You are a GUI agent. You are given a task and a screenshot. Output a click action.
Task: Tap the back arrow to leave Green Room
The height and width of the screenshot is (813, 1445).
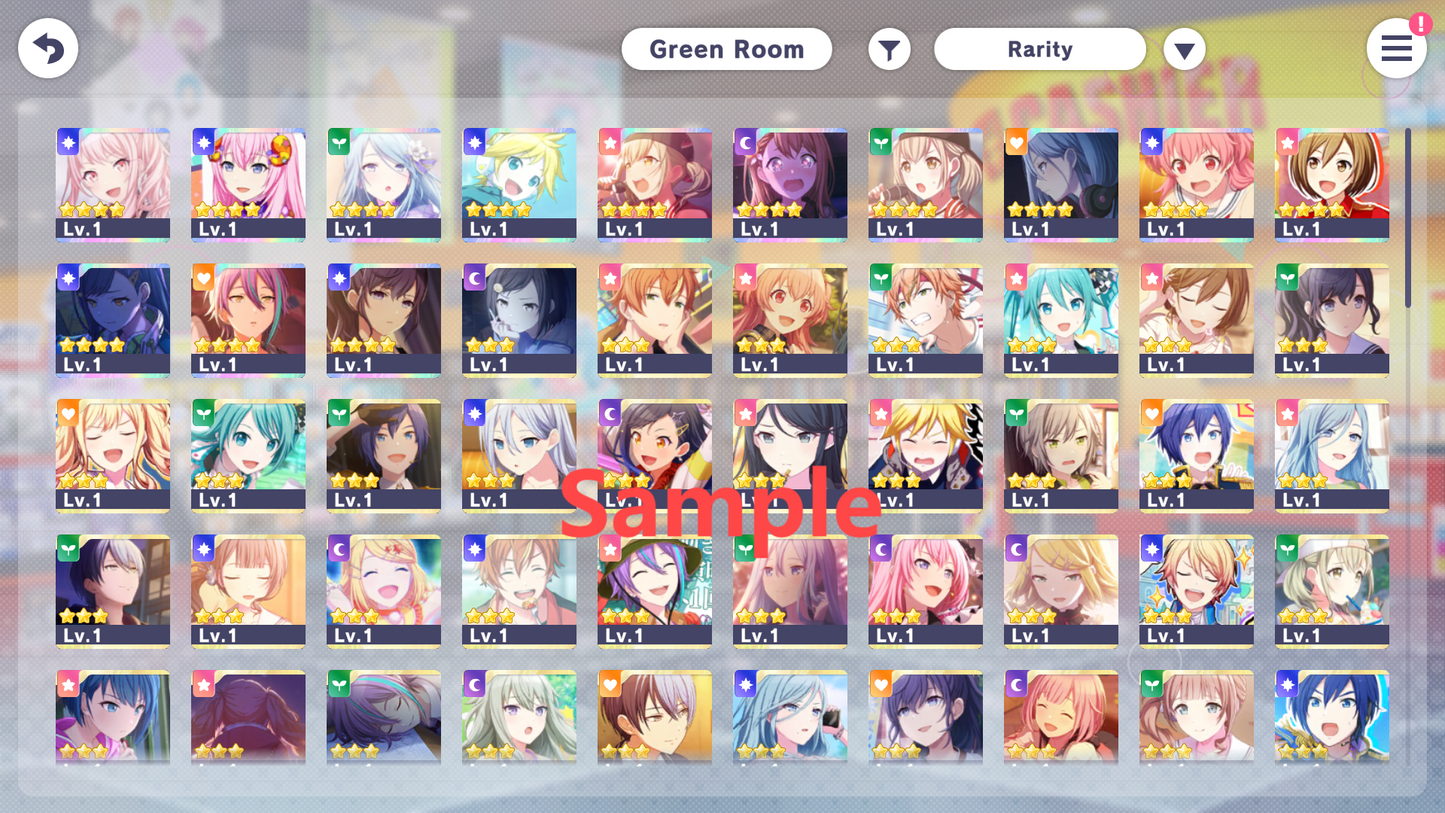(47, 48)
